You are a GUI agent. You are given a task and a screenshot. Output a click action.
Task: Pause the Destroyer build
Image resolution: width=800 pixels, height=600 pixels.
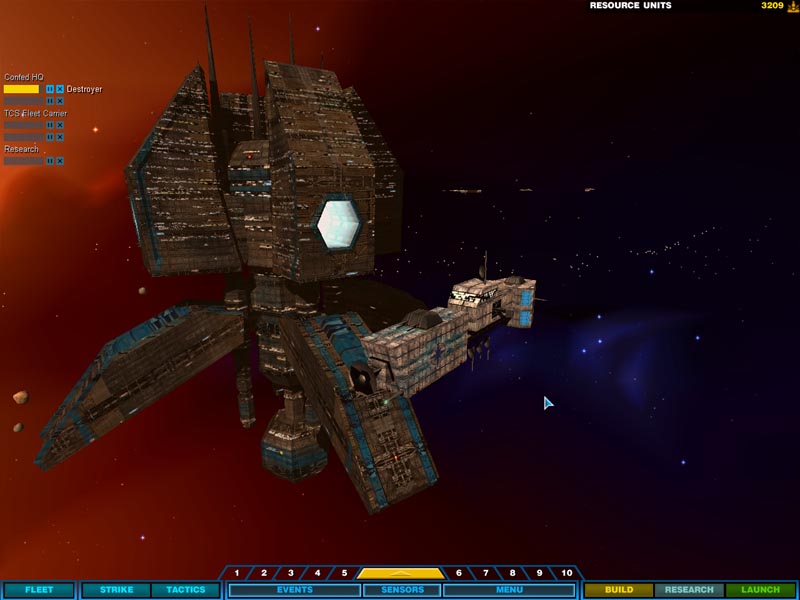pos(50,89)
